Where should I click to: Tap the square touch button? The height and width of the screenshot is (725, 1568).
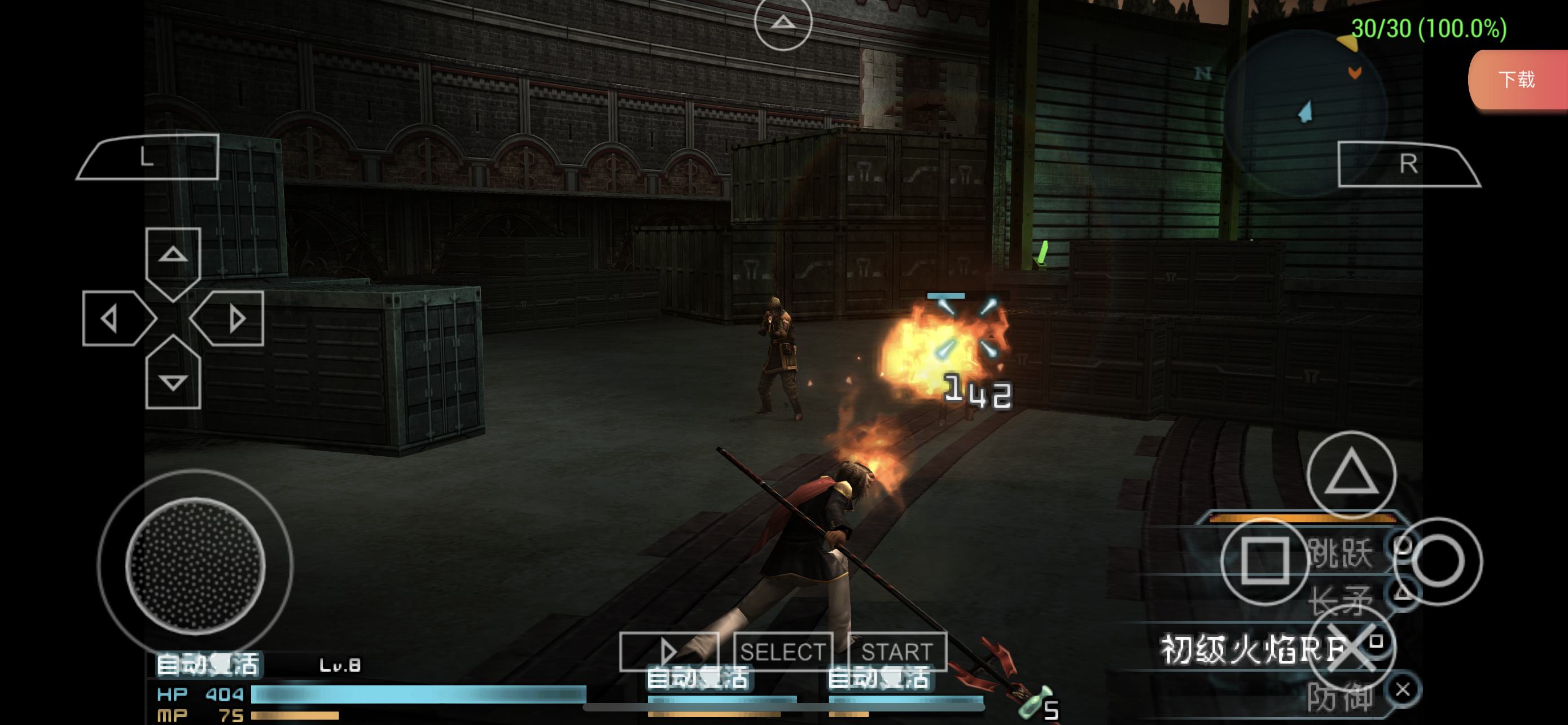(1264, 560)
